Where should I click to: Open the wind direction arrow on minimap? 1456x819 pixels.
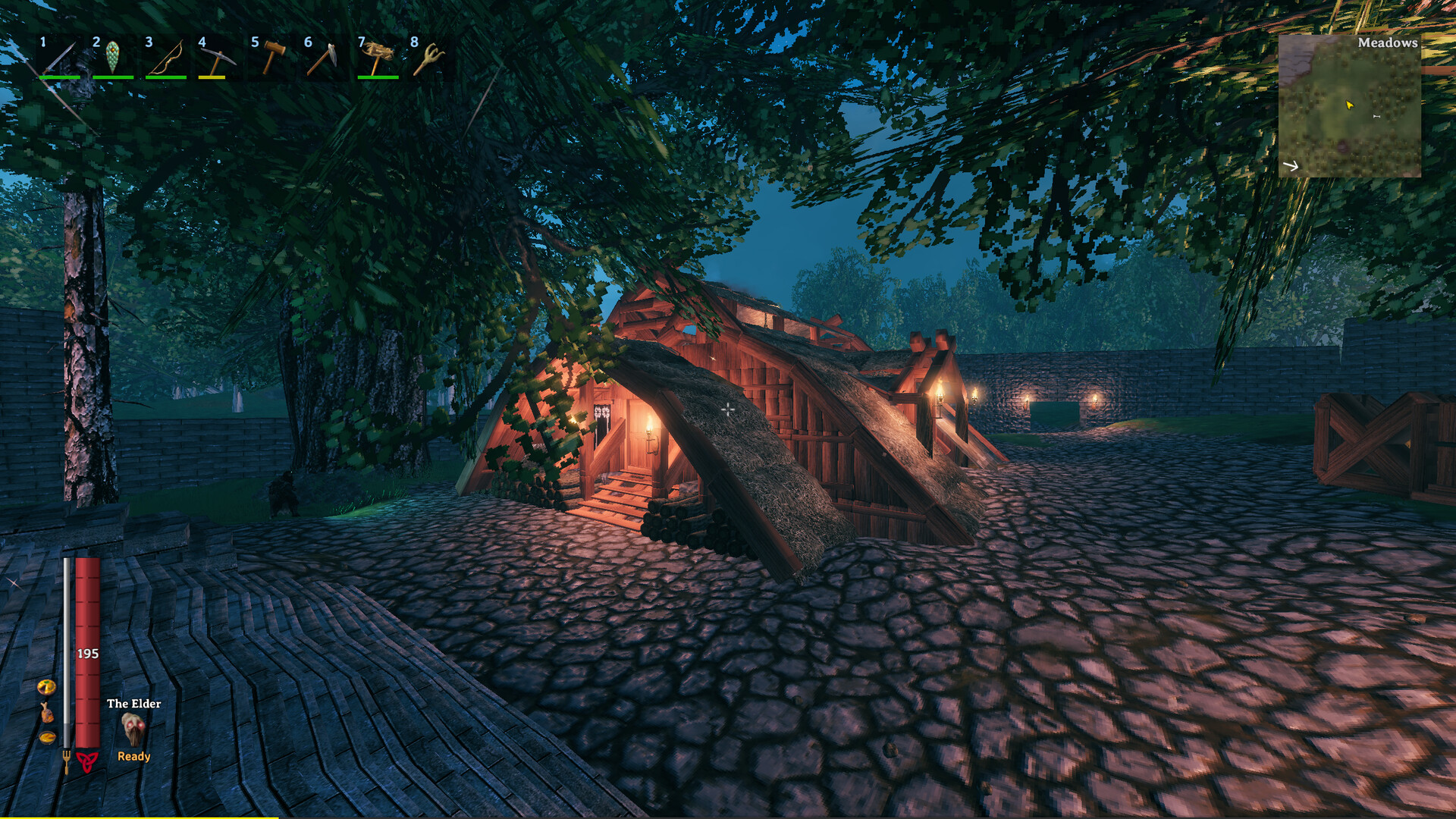tap(1291, 166)
